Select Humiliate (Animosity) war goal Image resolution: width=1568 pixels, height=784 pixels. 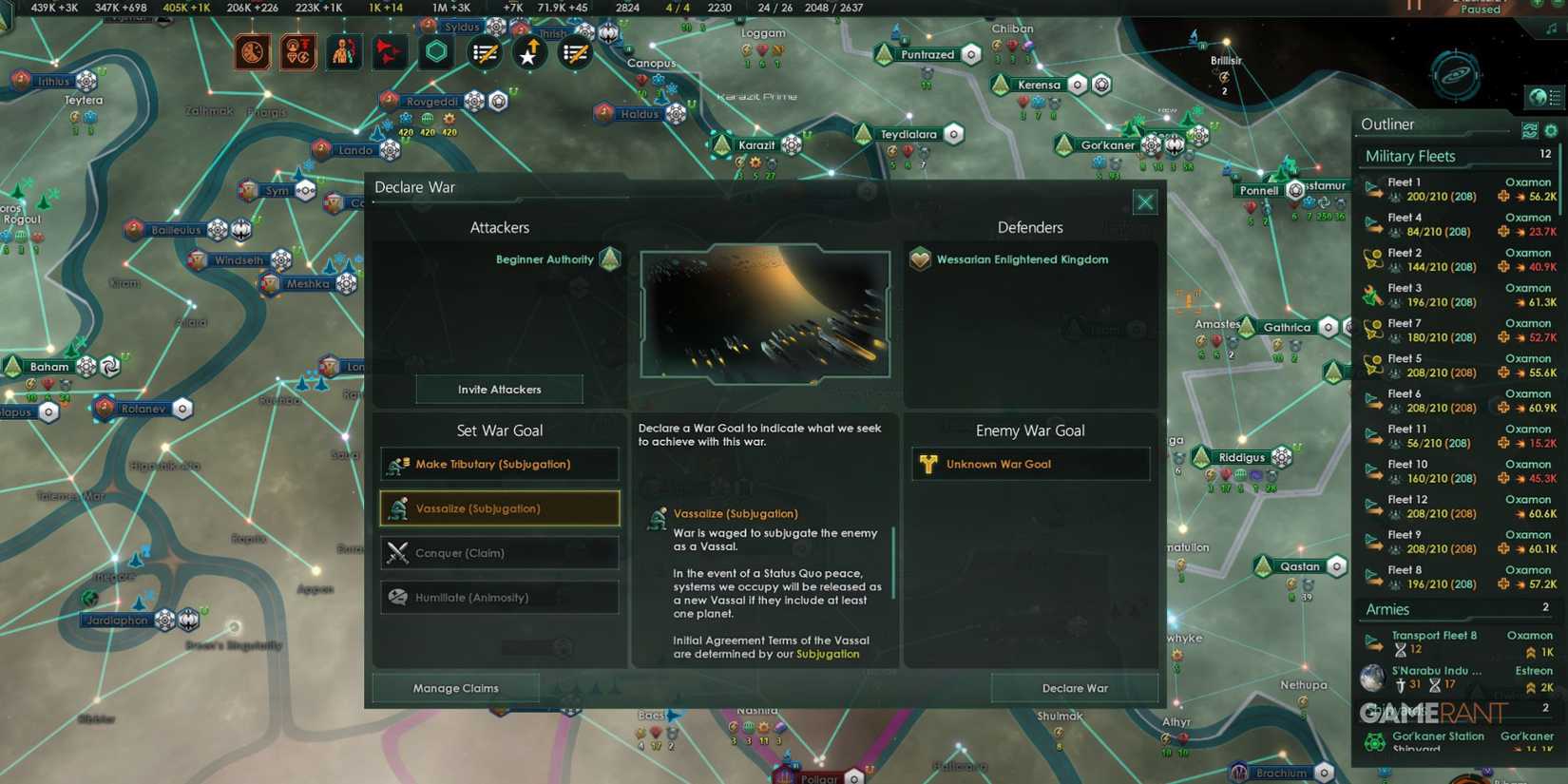(499, 597)
